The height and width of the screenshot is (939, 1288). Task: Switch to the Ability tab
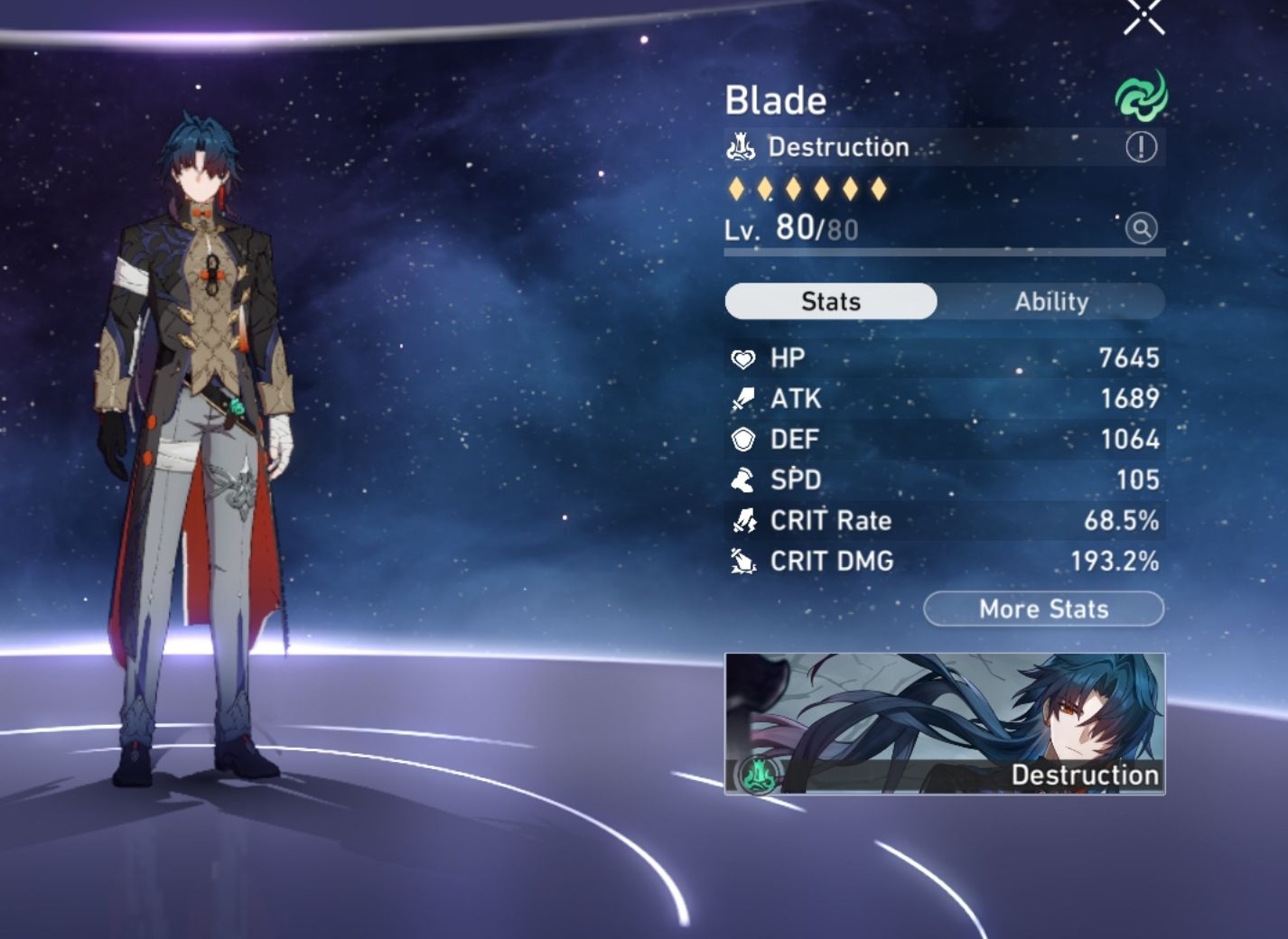click(x=1053, y=302)
